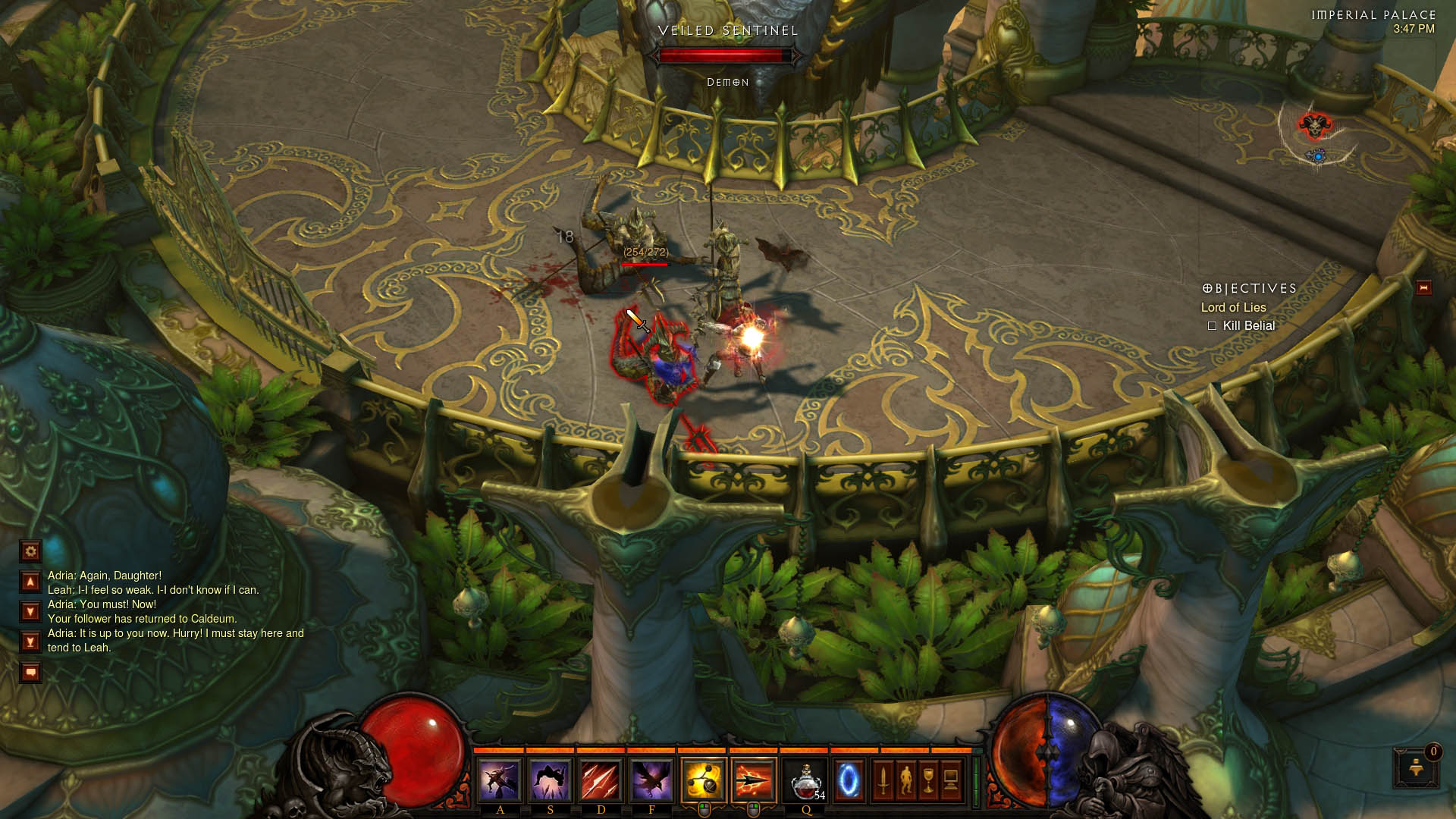Activate the Vault skill on key A

[x=500, y=780]
